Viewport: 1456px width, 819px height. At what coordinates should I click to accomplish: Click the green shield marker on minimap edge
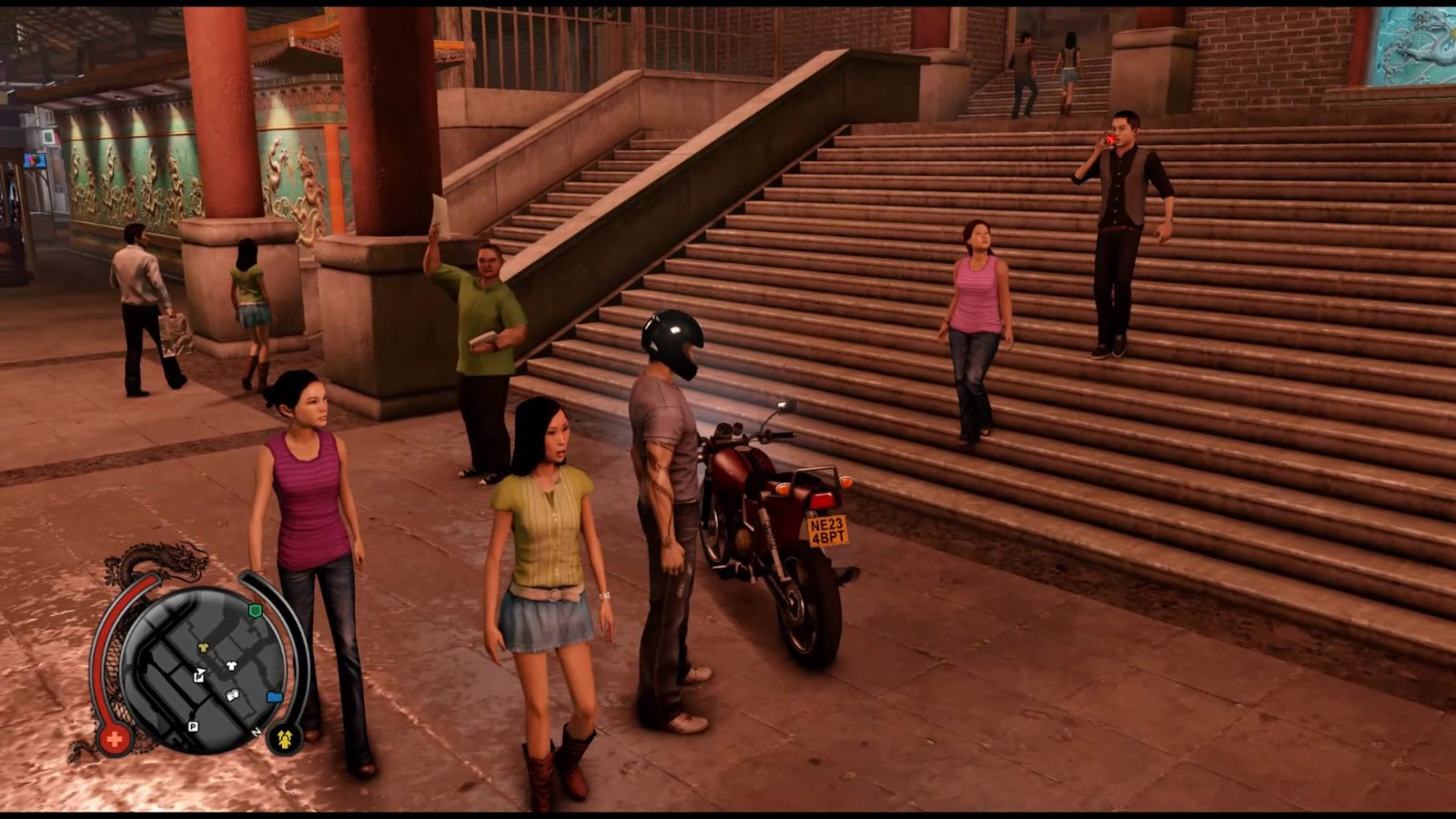[256, 610]
